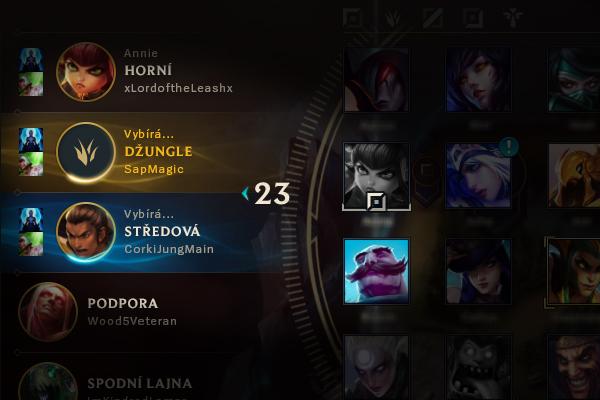Toggle the support role filter icon
Image resolution: width=600 pixels, height=400 pixels.
click(x=514, y=17)
